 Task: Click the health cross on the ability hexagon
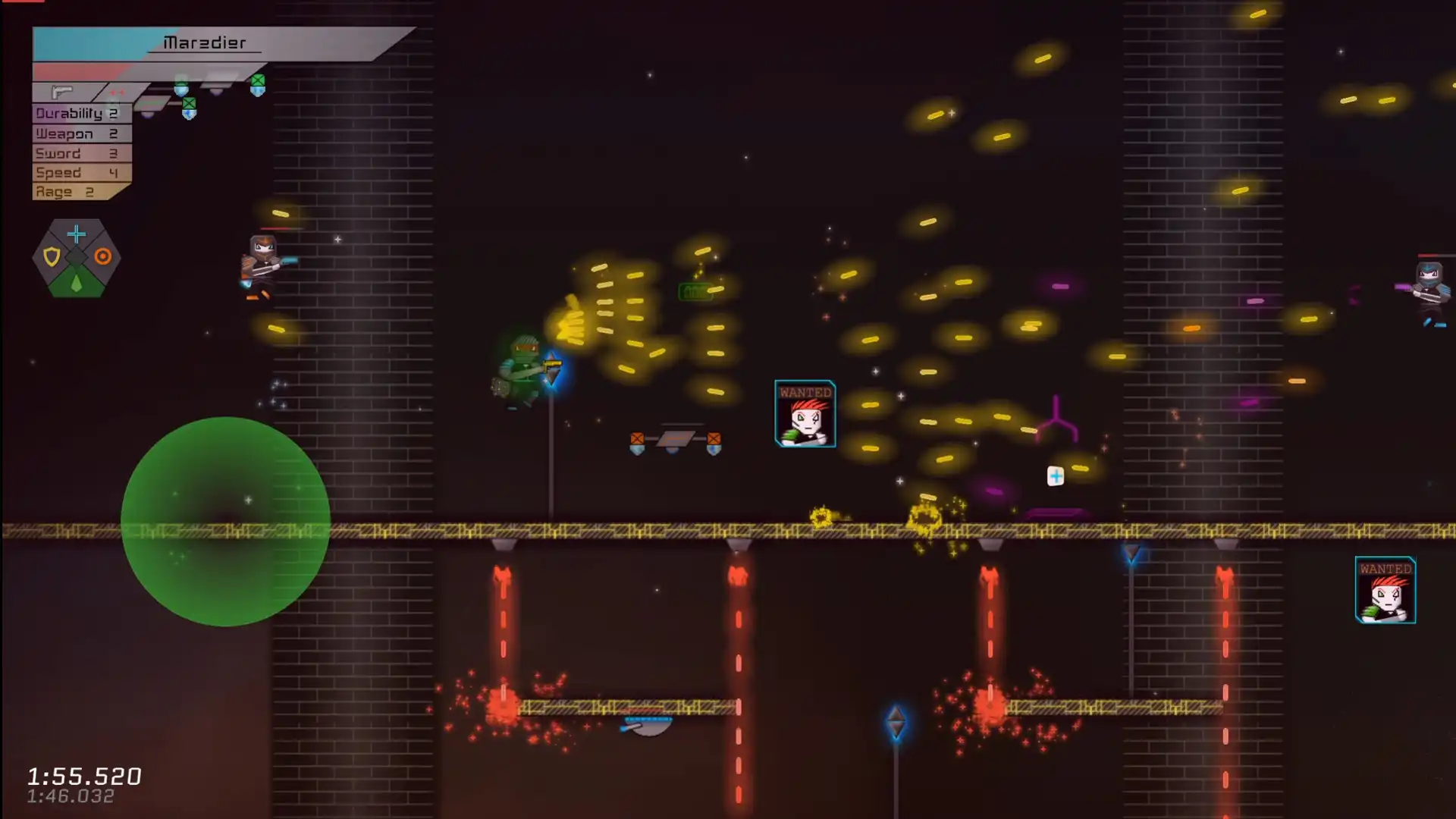click(x=76, y=234)
